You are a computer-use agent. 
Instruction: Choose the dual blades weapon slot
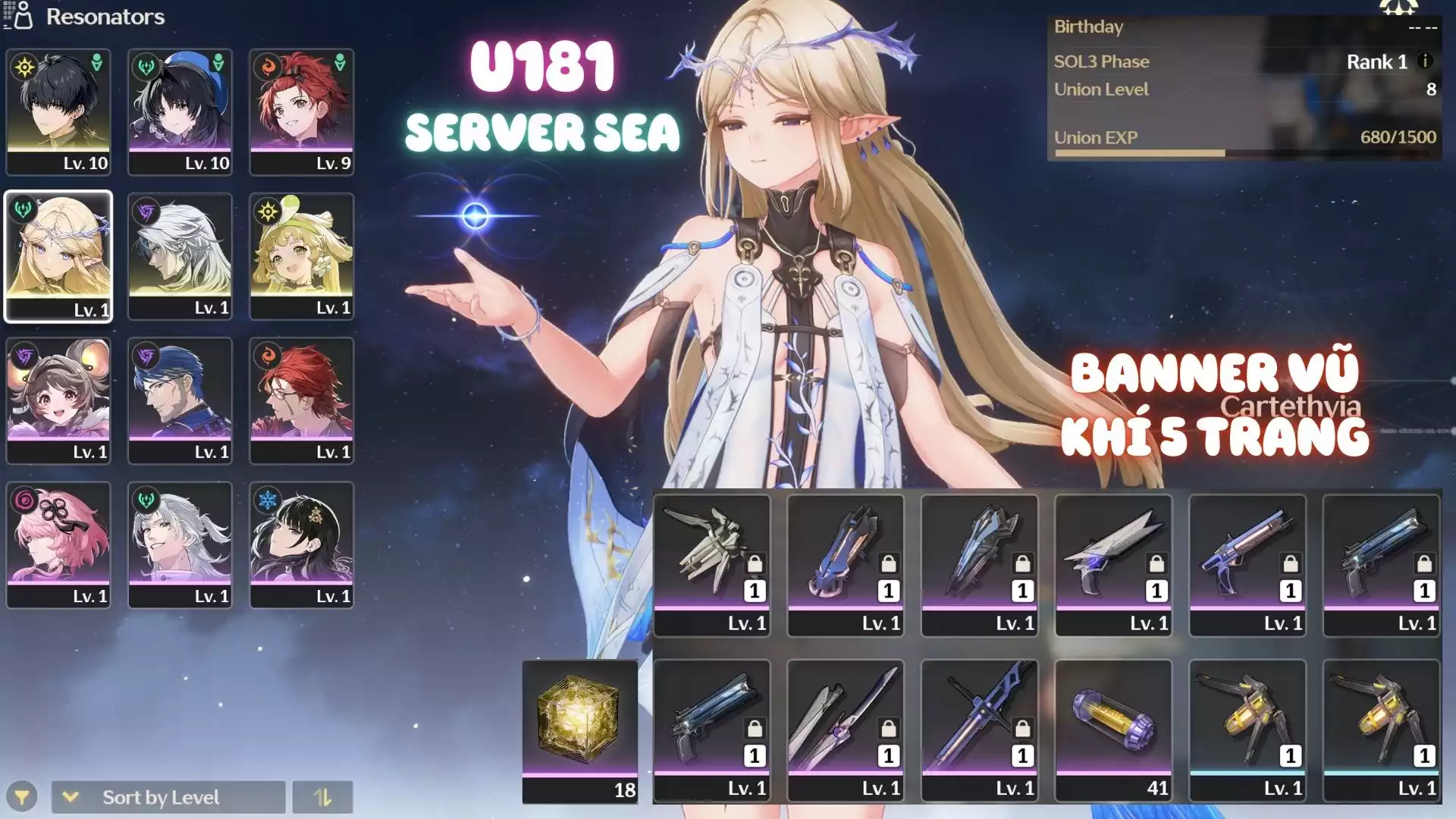click(845, 730)
